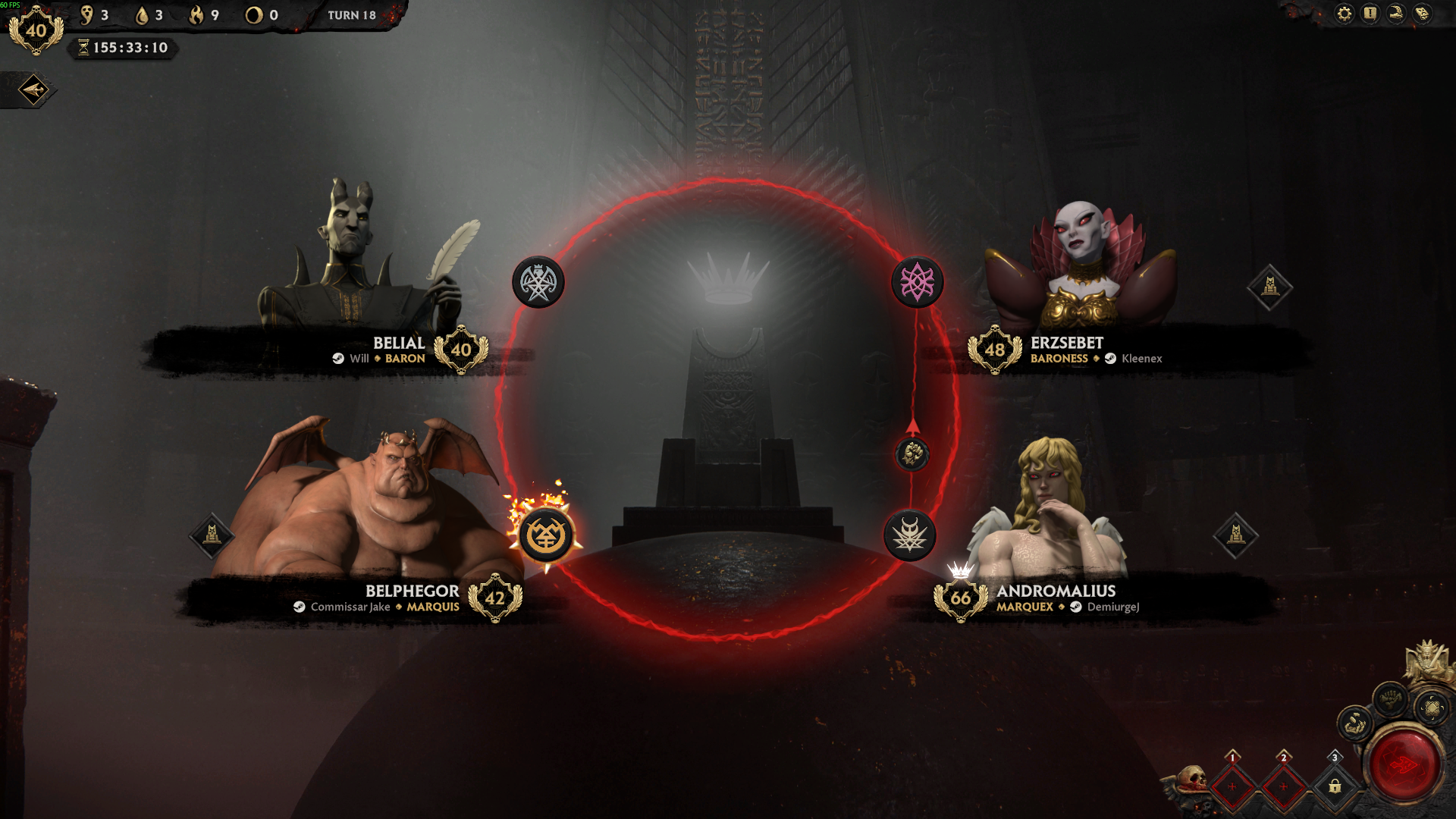The image size is (1456, 819).
Task: Open the settings gear menu
Action: tap(1344, 14)
